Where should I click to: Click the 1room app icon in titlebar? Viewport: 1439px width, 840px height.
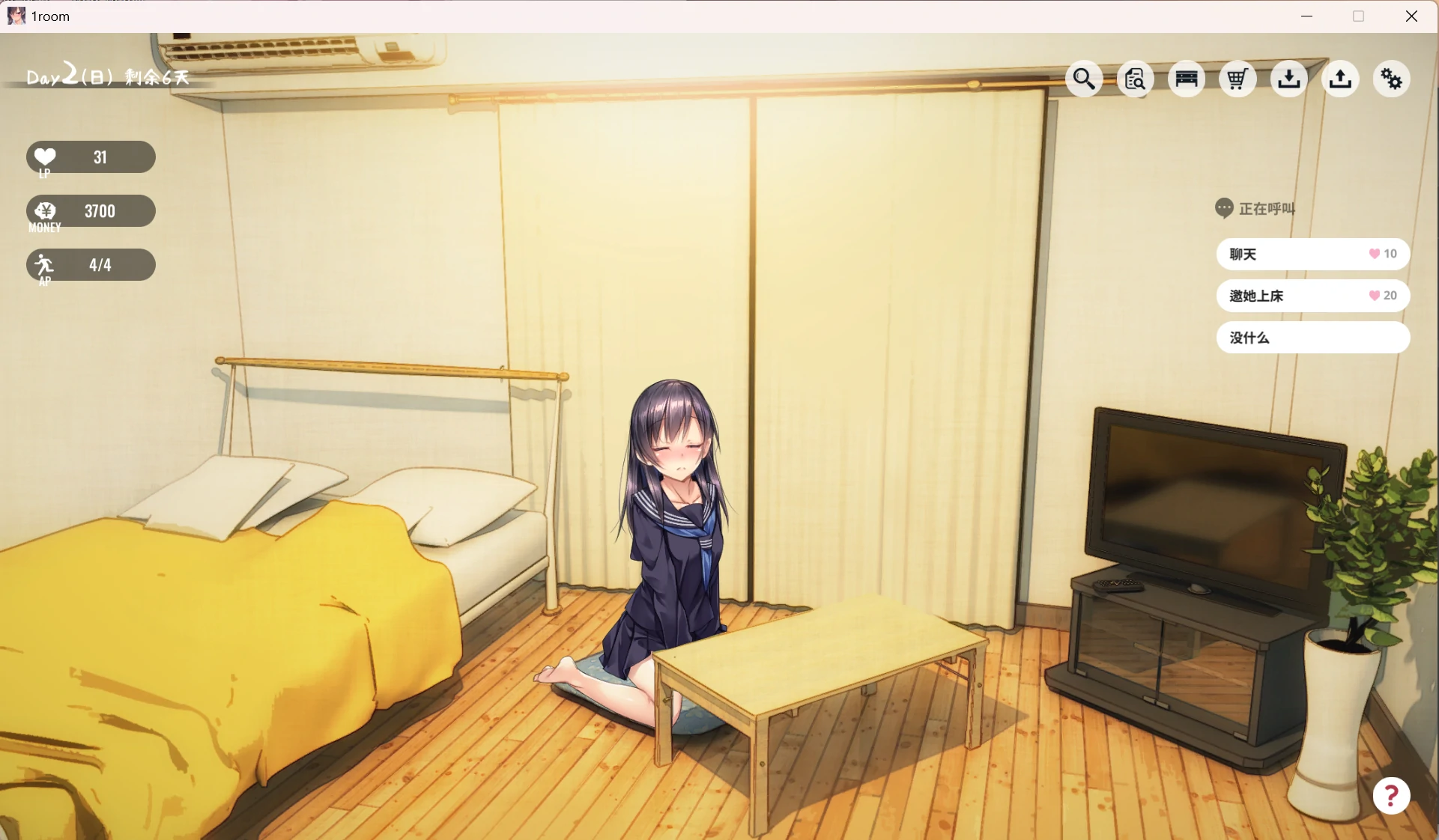pos(16,16)
